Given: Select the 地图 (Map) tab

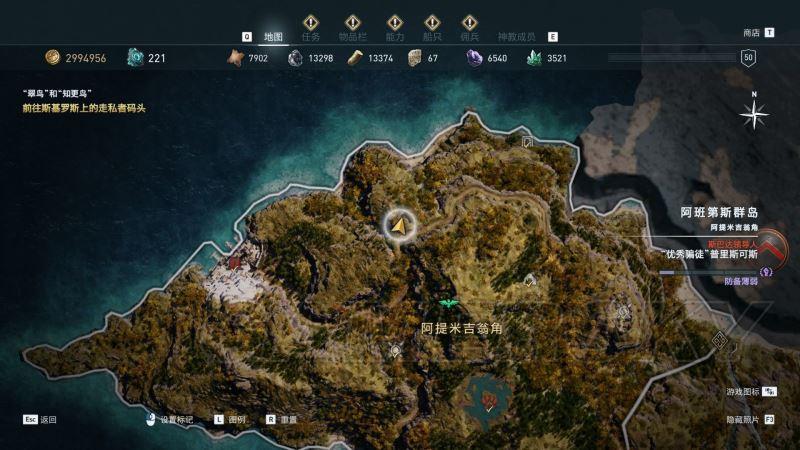Looking at the screenshot, I should pos(274,36).
